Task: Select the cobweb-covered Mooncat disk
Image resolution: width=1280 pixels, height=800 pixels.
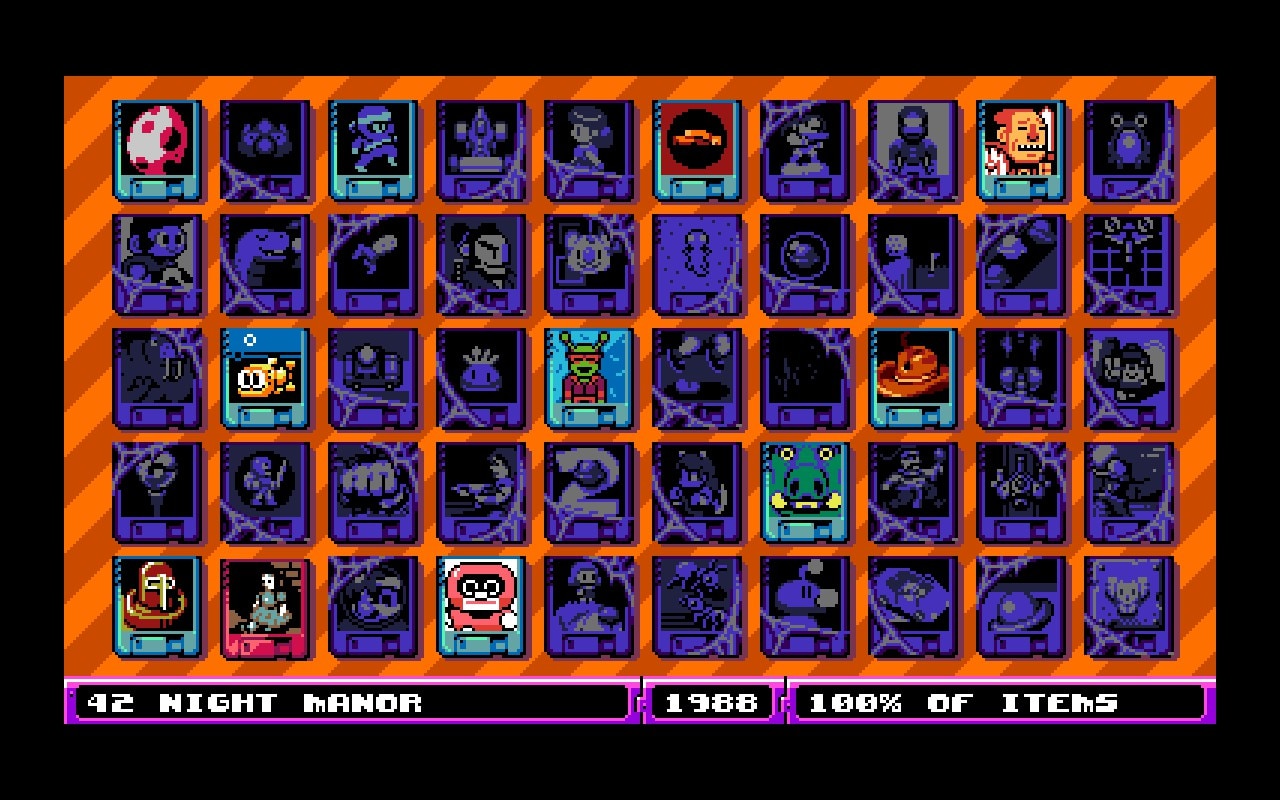Action: (157, 262)
